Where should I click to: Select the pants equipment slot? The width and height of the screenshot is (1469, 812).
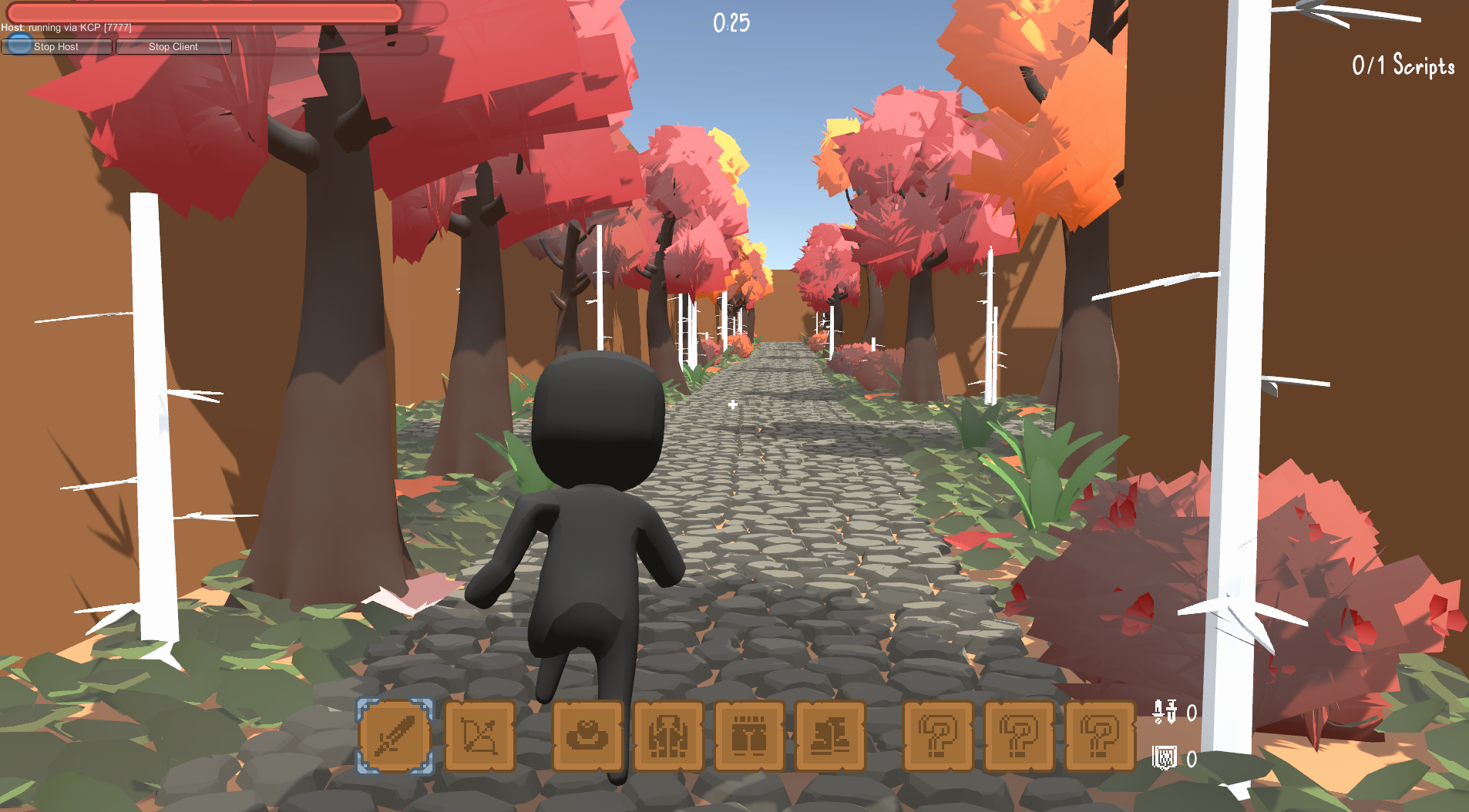coord(748,736)
